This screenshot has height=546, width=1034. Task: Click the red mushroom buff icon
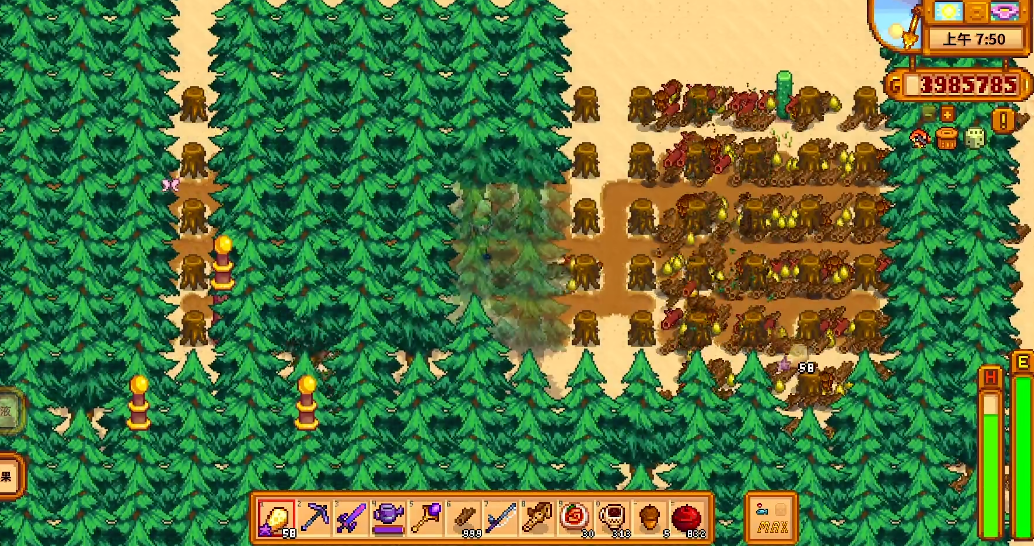click(x=919, y=137)
